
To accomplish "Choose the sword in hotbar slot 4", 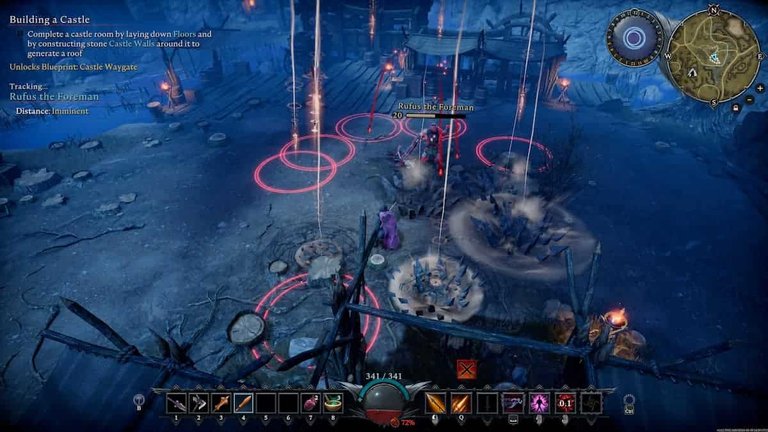I will point(243,402).
